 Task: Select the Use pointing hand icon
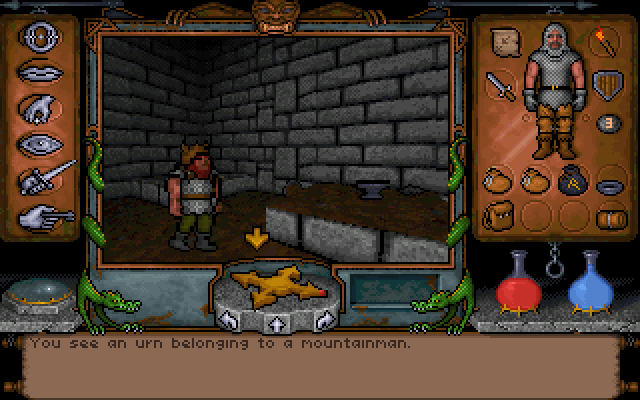(x=44, y=213)
